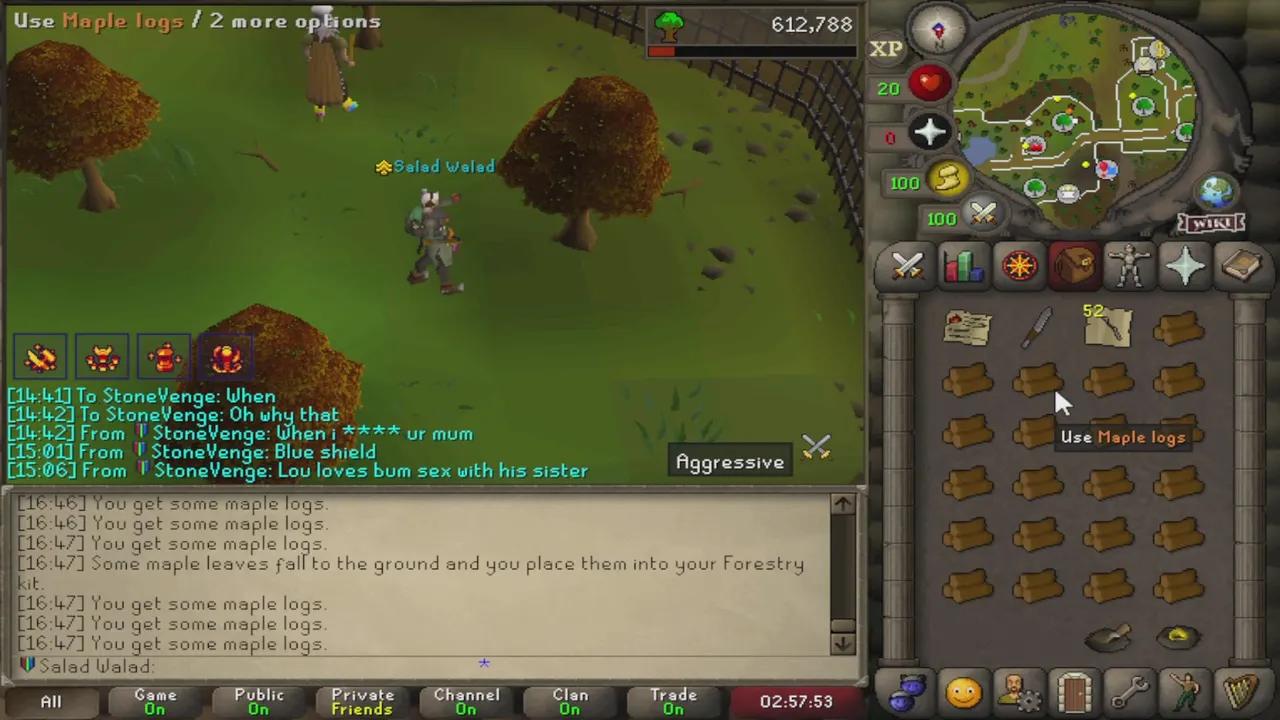Expand the 2 more options menu
1280x720 pixels.
(295, 21)
